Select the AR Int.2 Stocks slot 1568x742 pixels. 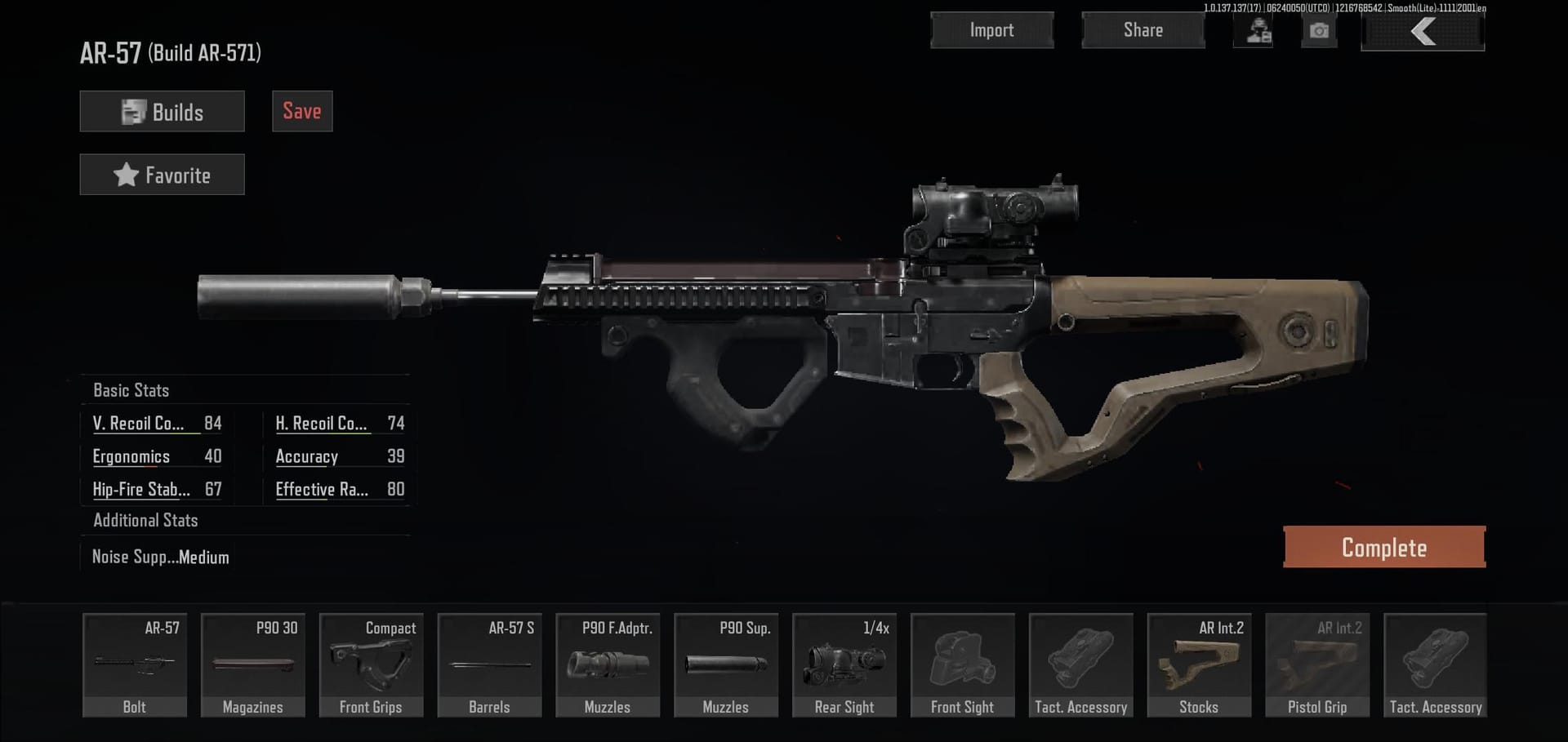[x=1199, y=665]
